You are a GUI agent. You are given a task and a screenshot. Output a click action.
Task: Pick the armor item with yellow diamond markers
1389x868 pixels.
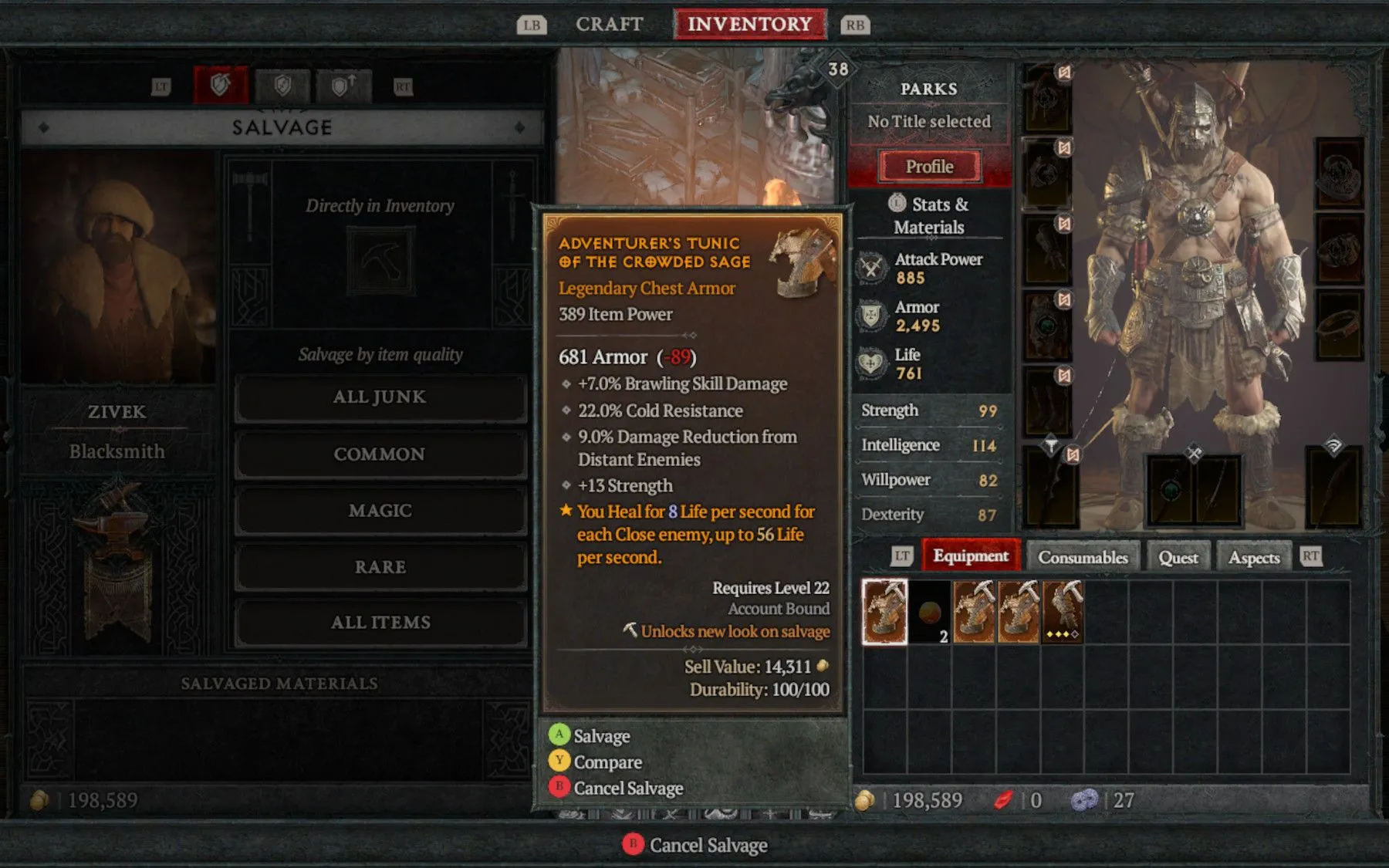click(x=1063, y=612)
